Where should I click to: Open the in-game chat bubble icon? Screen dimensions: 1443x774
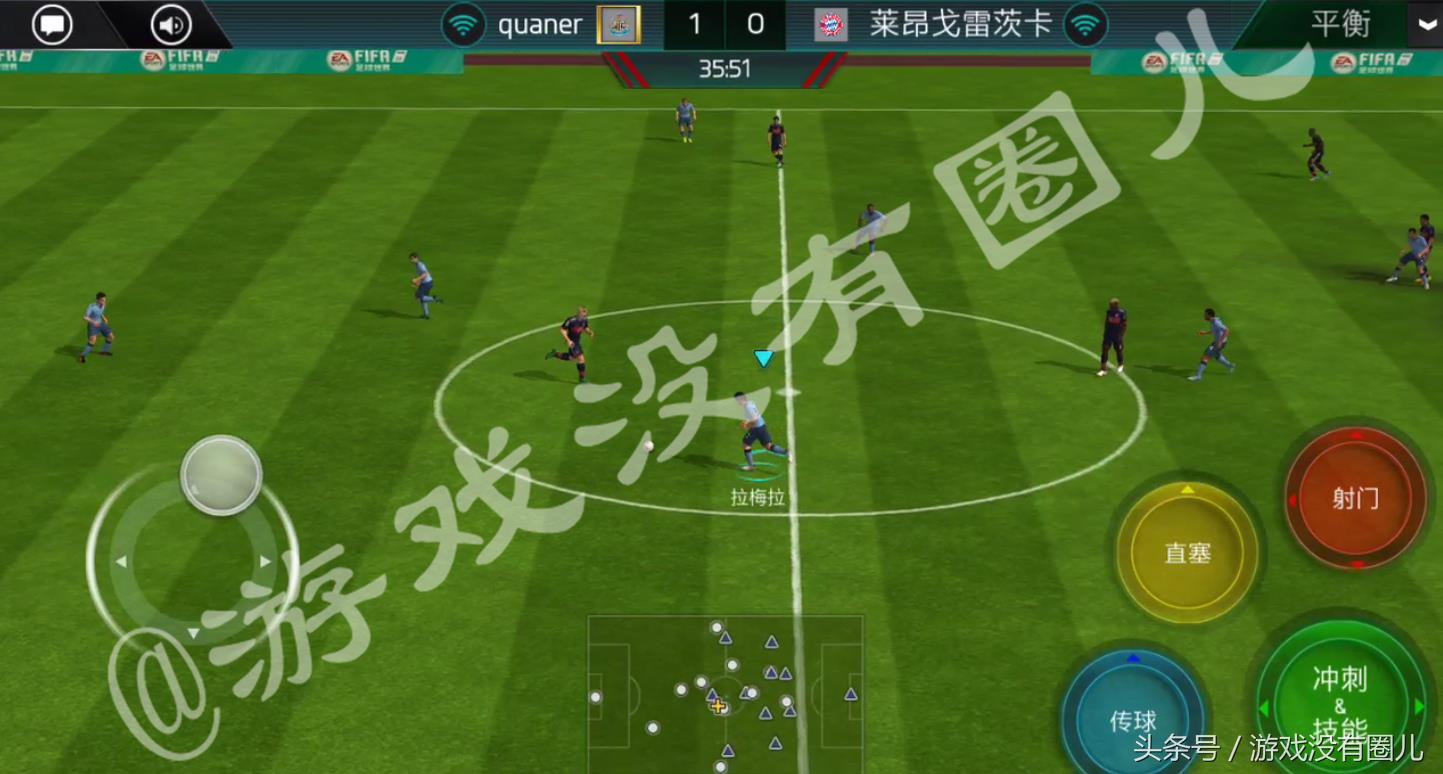51,24
